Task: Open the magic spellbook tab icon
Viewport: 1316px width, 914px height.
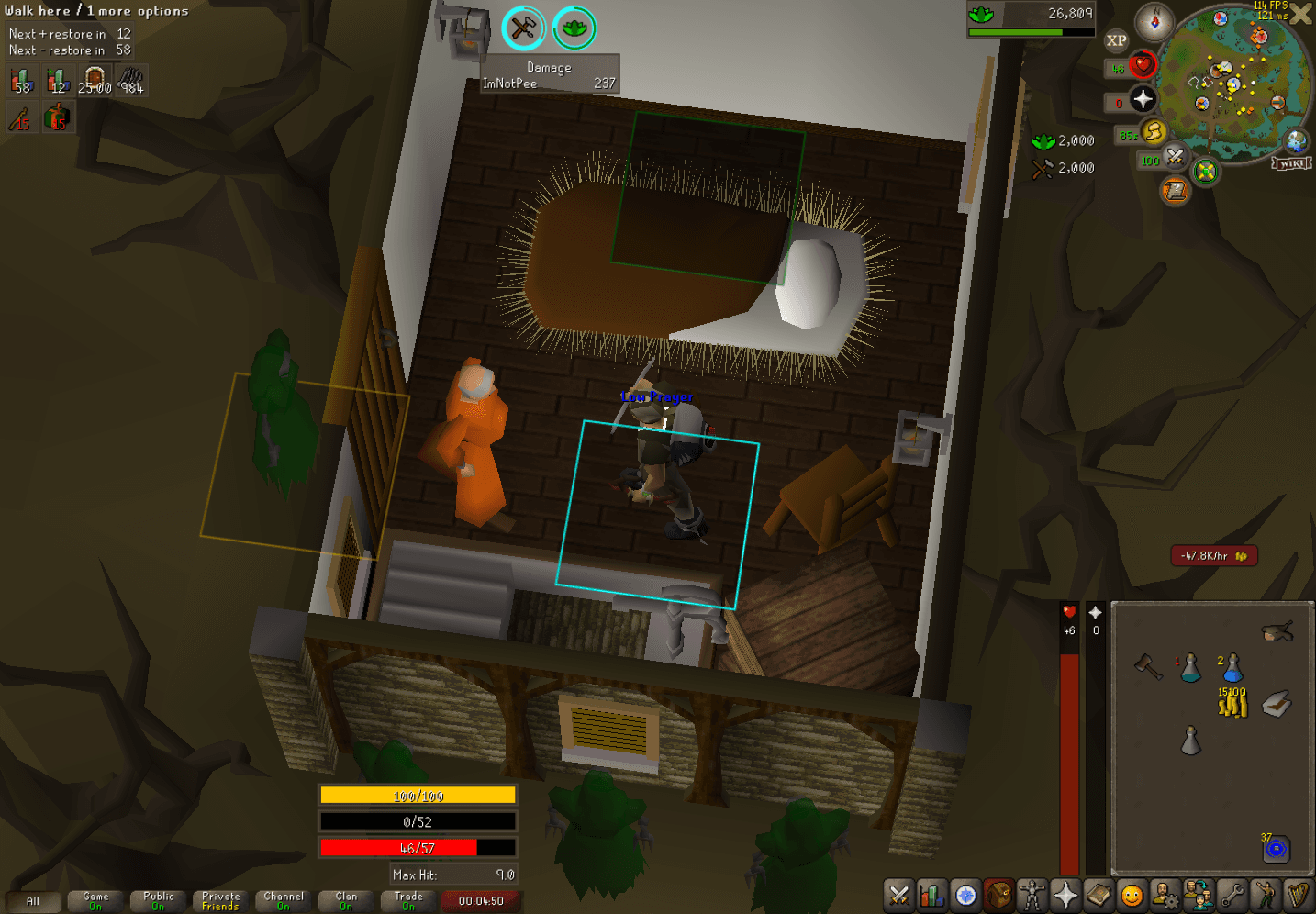Action: coord(1098,895)
